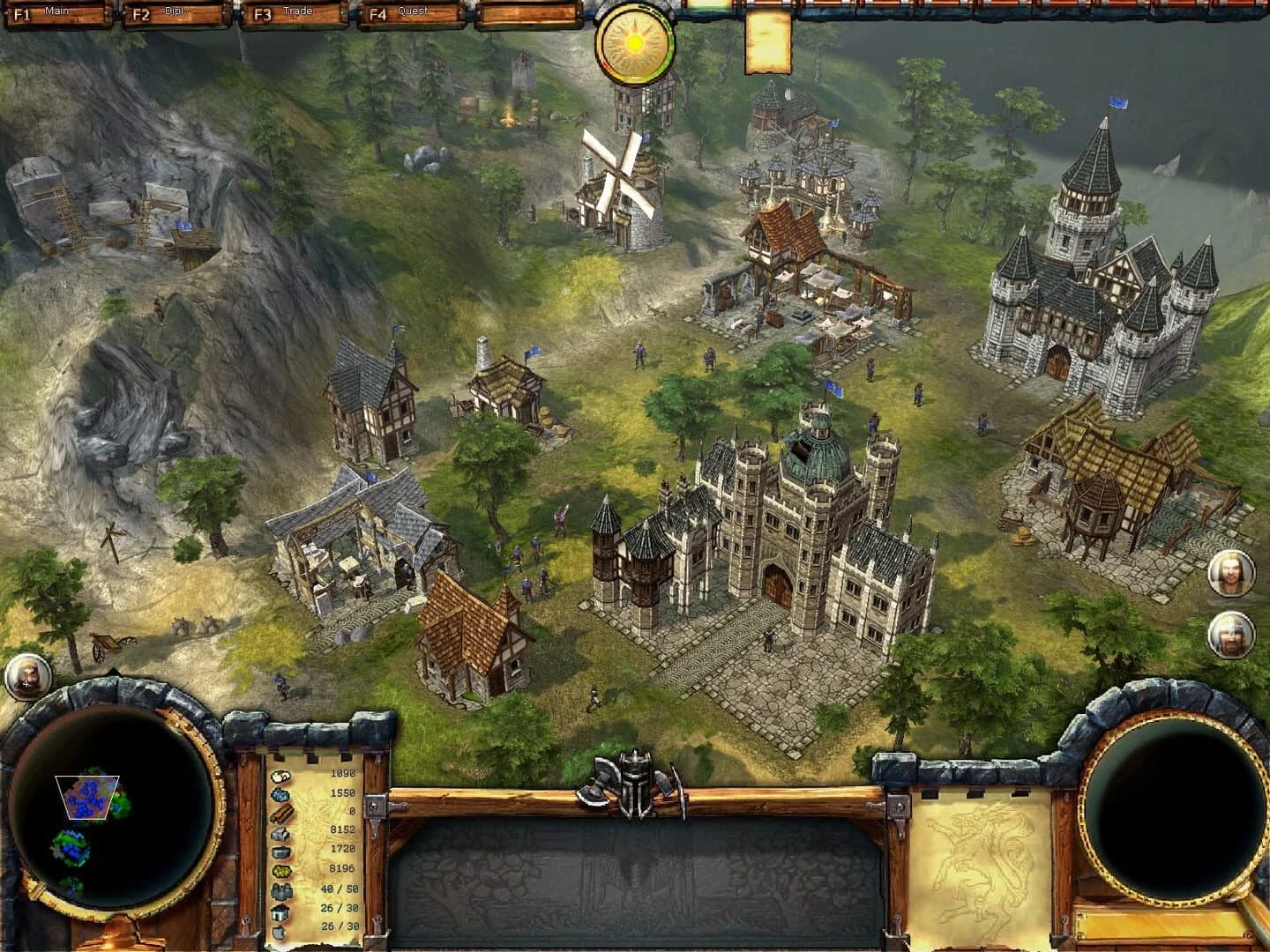Viewport: 1270px width, 952px height.
Task: Click the sun clock dial at top center
Action: (633, 42)
